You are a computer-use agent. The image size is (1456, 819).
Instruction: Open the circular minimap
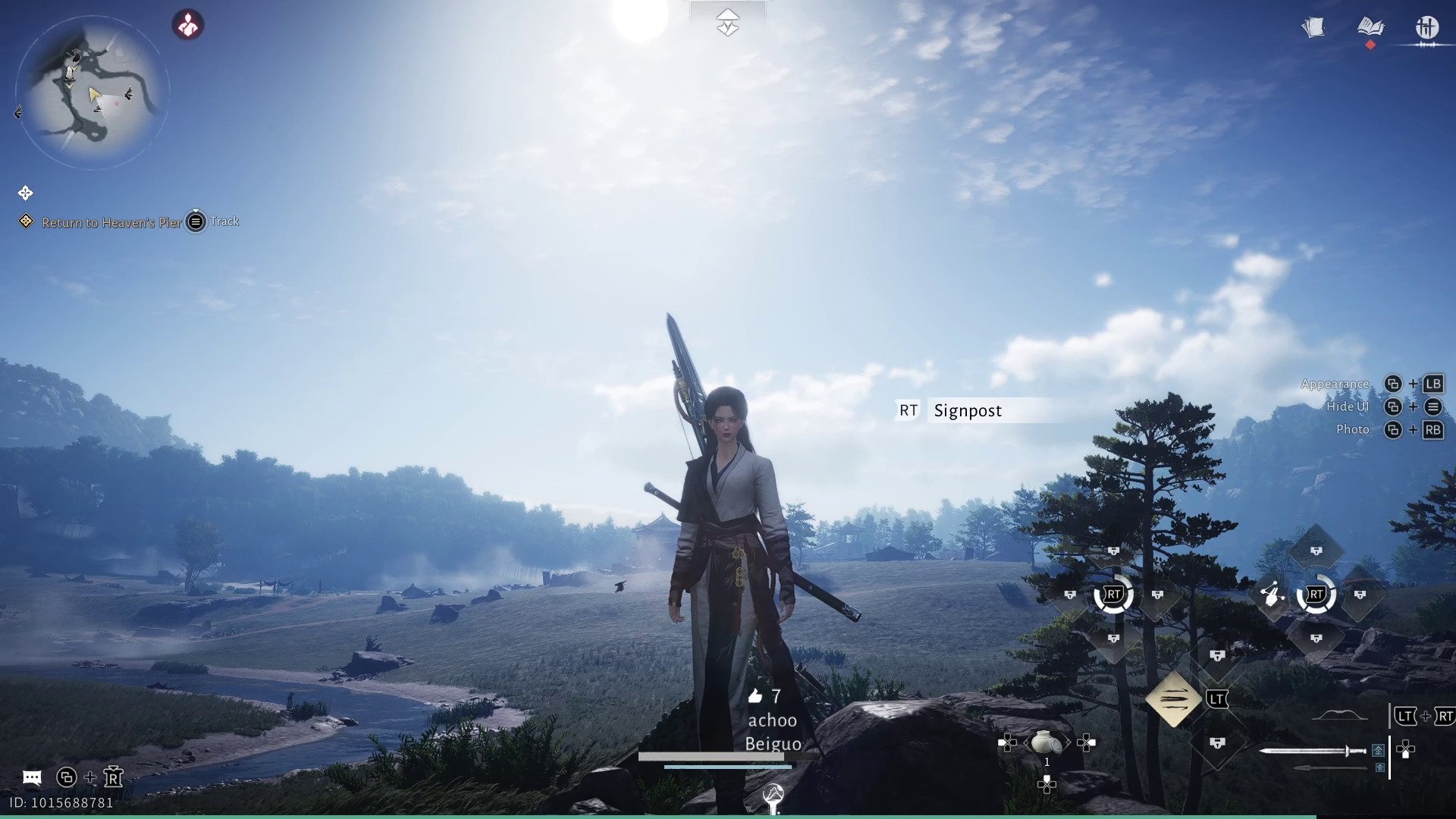[92, 92]
